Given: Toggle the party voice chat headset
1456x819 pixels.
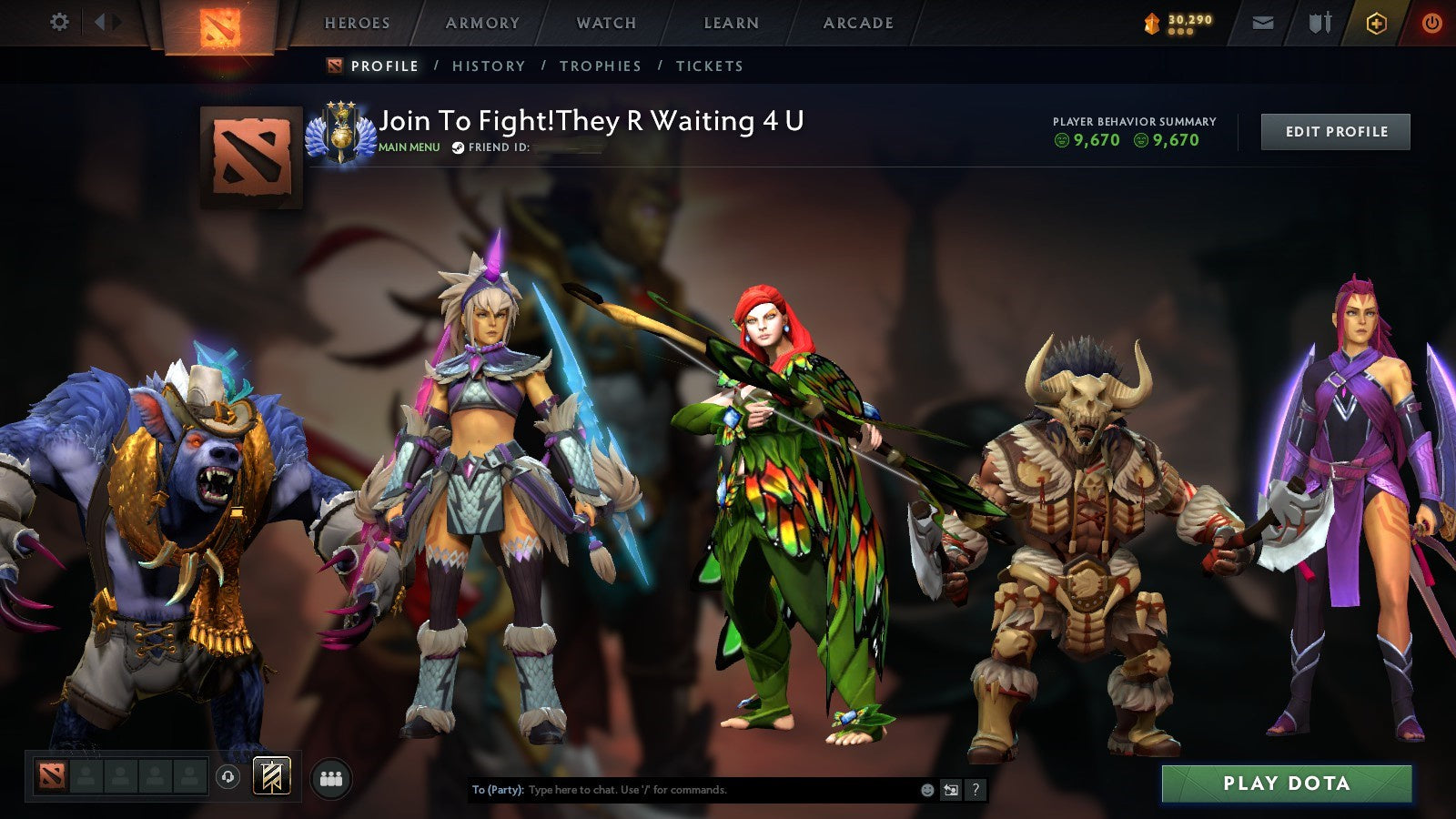Looking at the screenshot, I should click(228, 776).
